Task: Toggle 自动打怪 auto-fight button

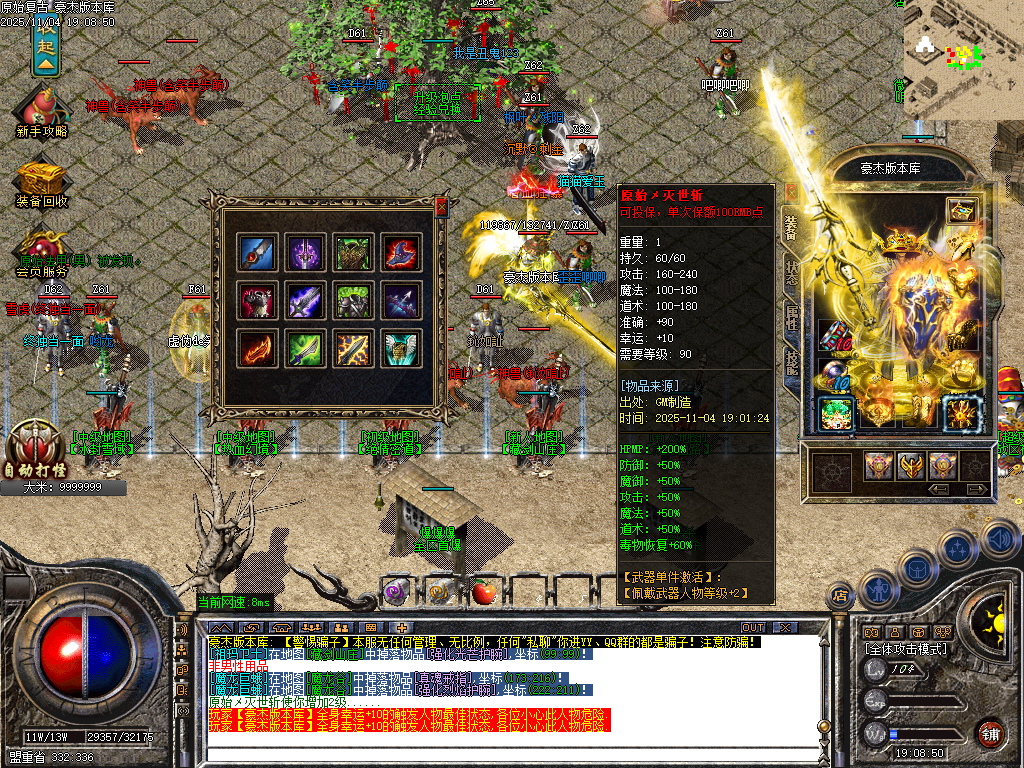Action: coord(35,450)
